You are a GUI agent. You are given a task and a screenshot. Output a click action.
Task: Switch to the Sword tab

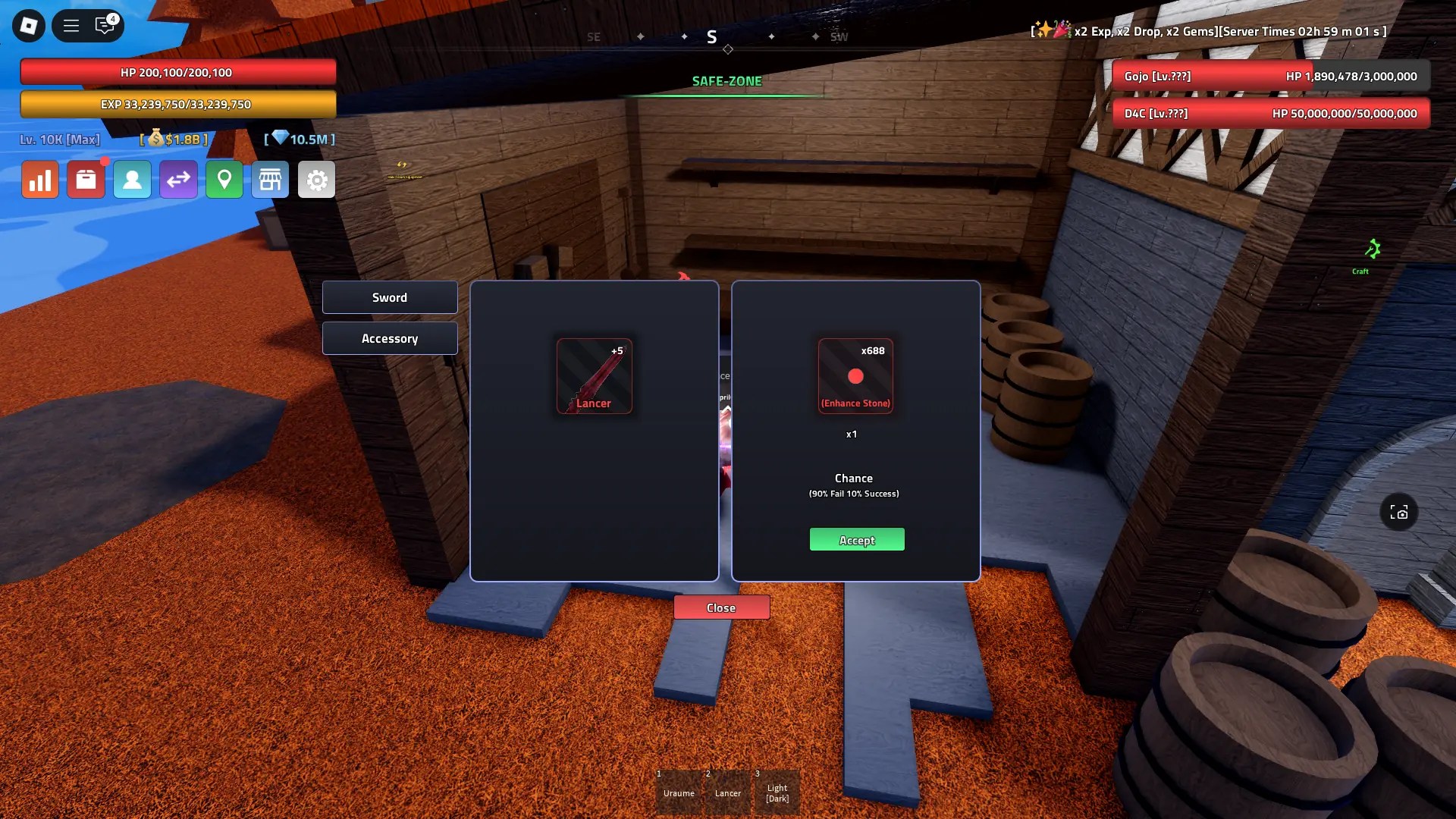tap(389, 297)
